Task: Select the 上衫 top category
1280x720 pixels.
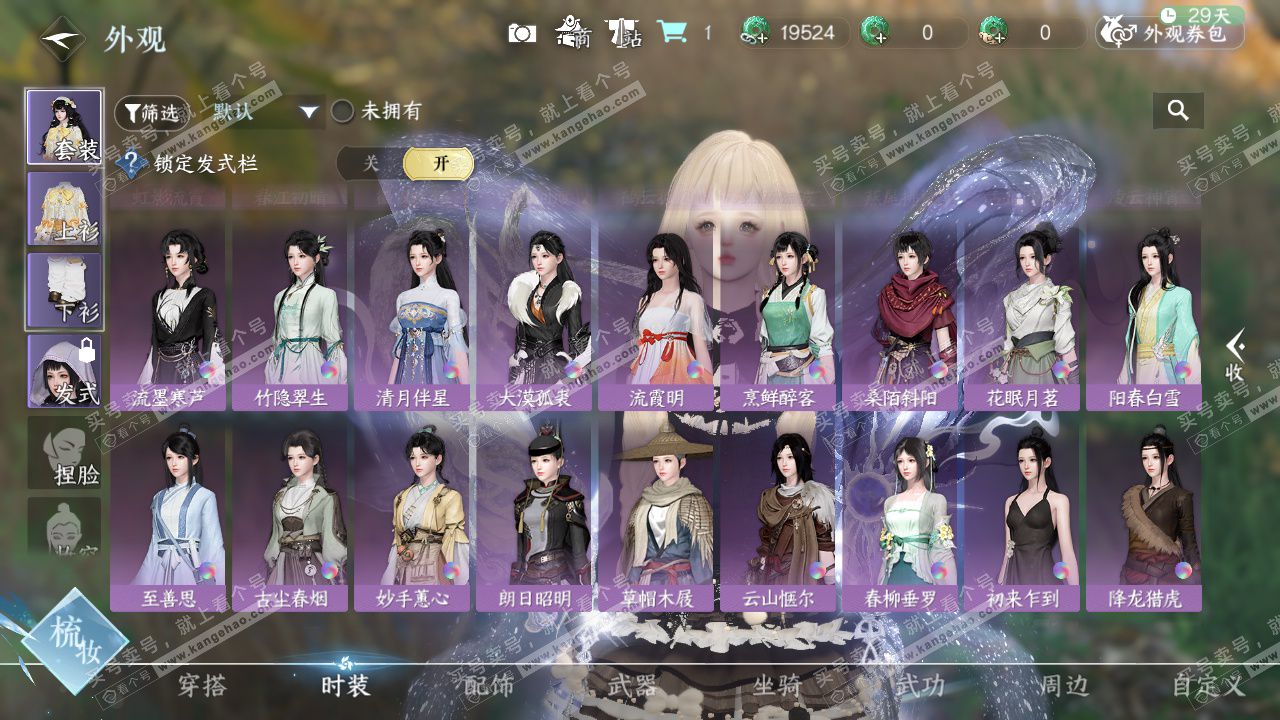Action: click(64, 209)
